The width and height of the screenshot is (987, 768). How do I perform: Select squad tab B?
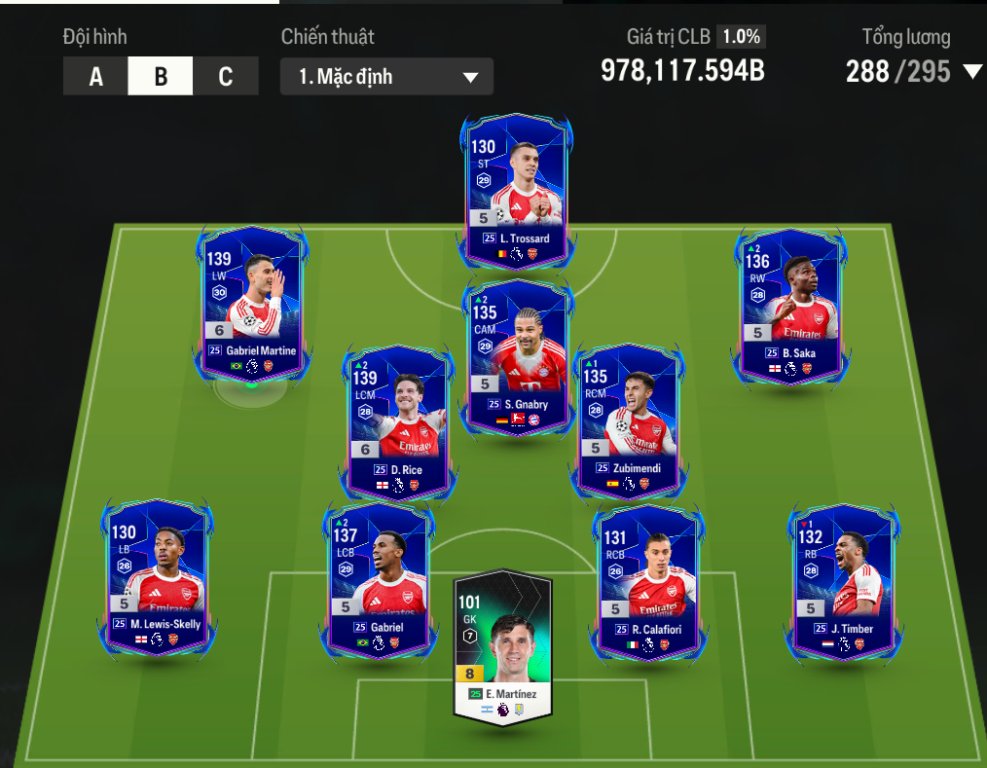pos(160,77)
